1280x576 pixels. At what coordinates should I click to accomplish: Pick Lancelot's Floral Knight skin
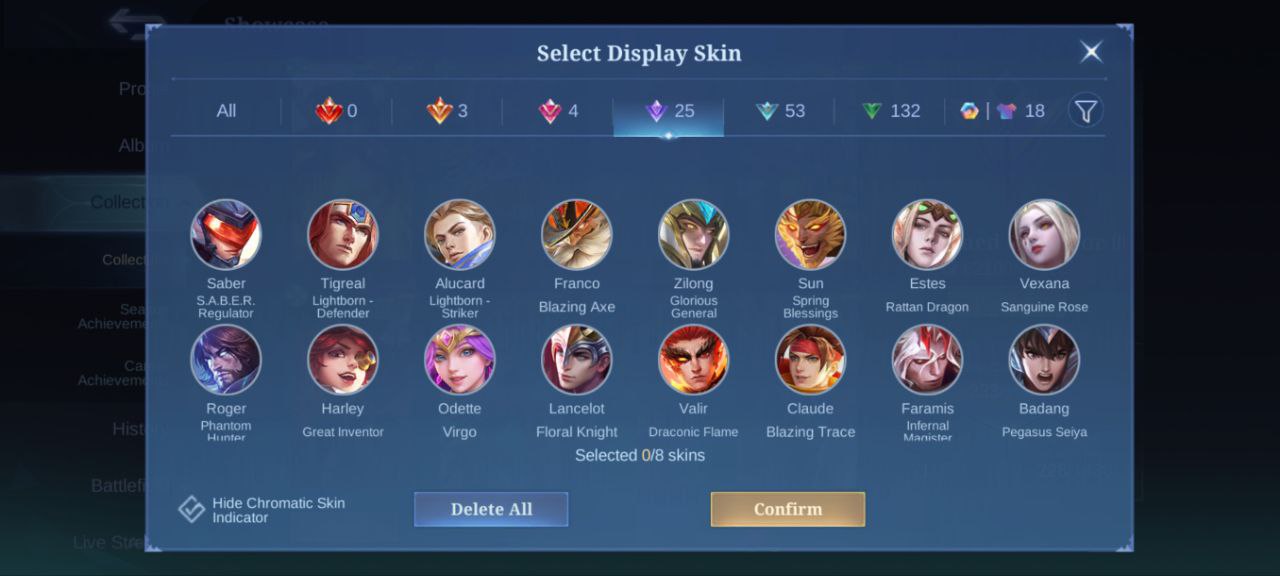pos(577,360)
